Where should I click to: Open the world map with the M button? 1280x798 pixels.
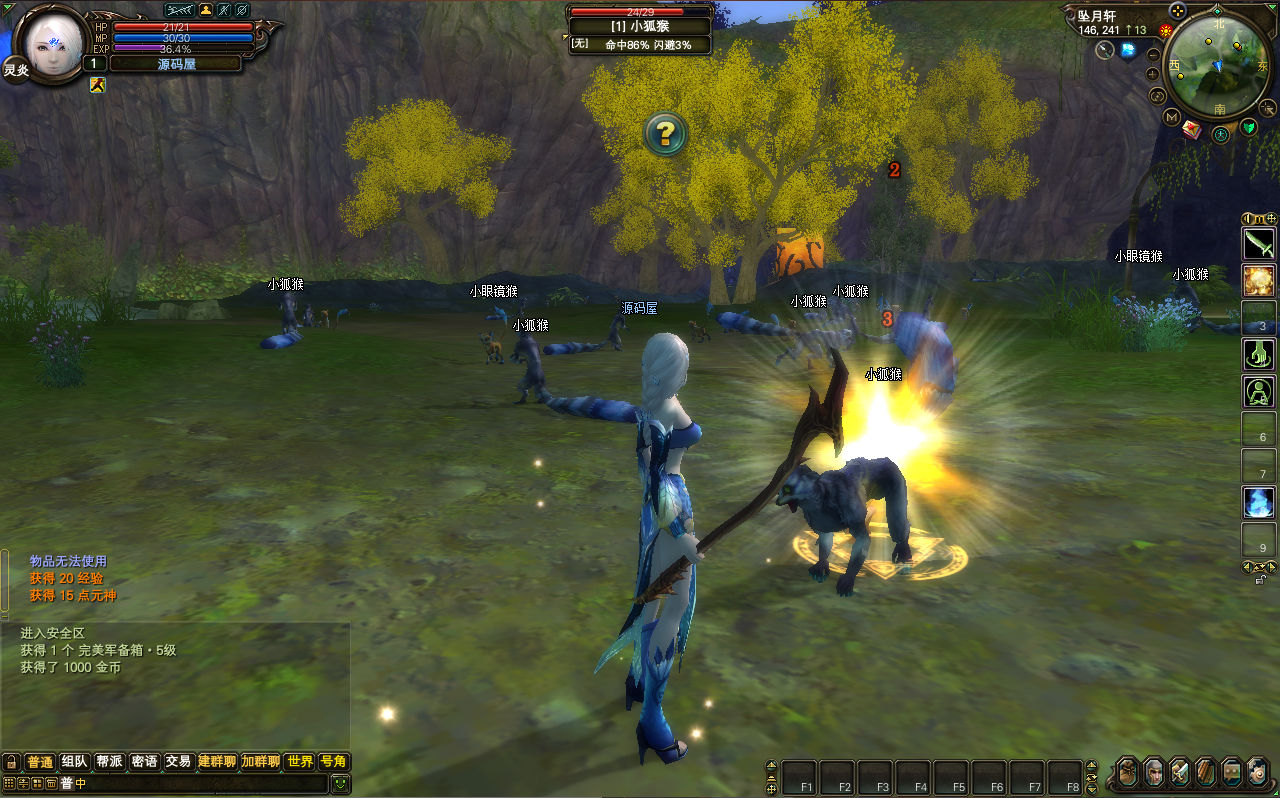[1171, 117]
